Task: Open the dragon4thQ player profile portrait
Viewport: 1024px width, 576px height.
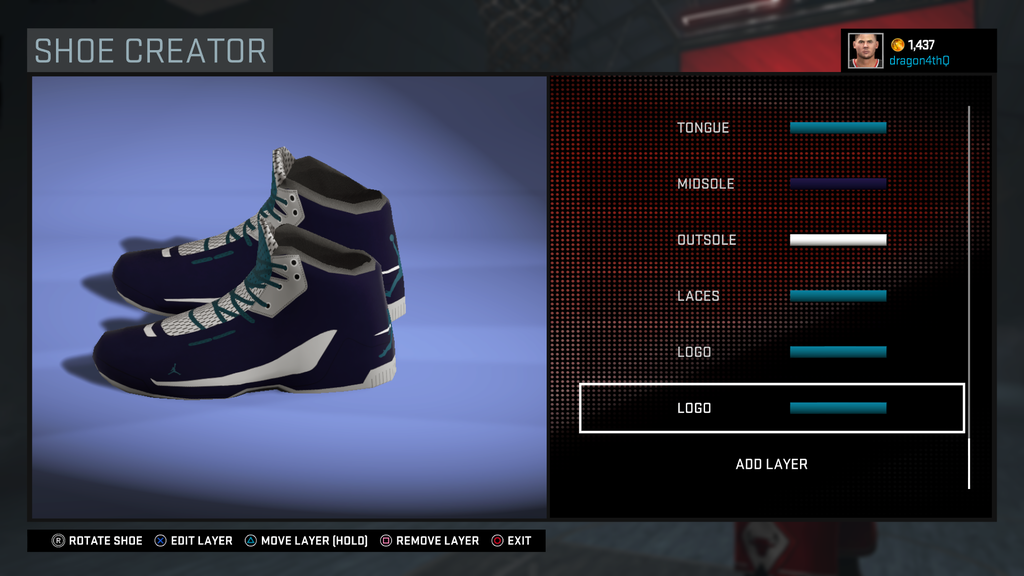Action: coord(865,50)
